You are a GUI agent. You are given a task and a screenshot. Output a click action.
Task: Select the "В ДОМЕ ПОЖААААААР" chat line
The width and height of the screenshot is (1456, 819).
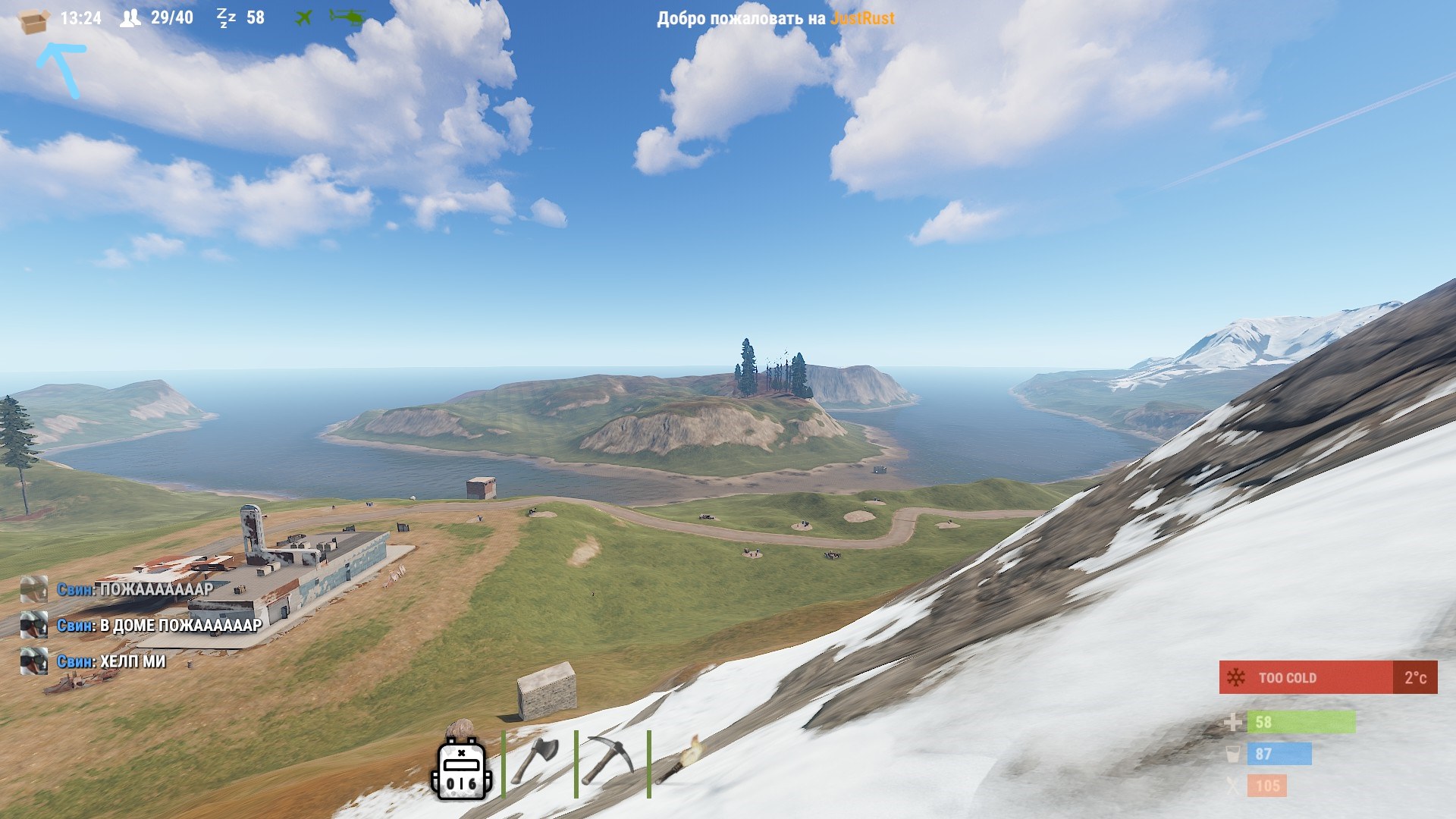180,626
